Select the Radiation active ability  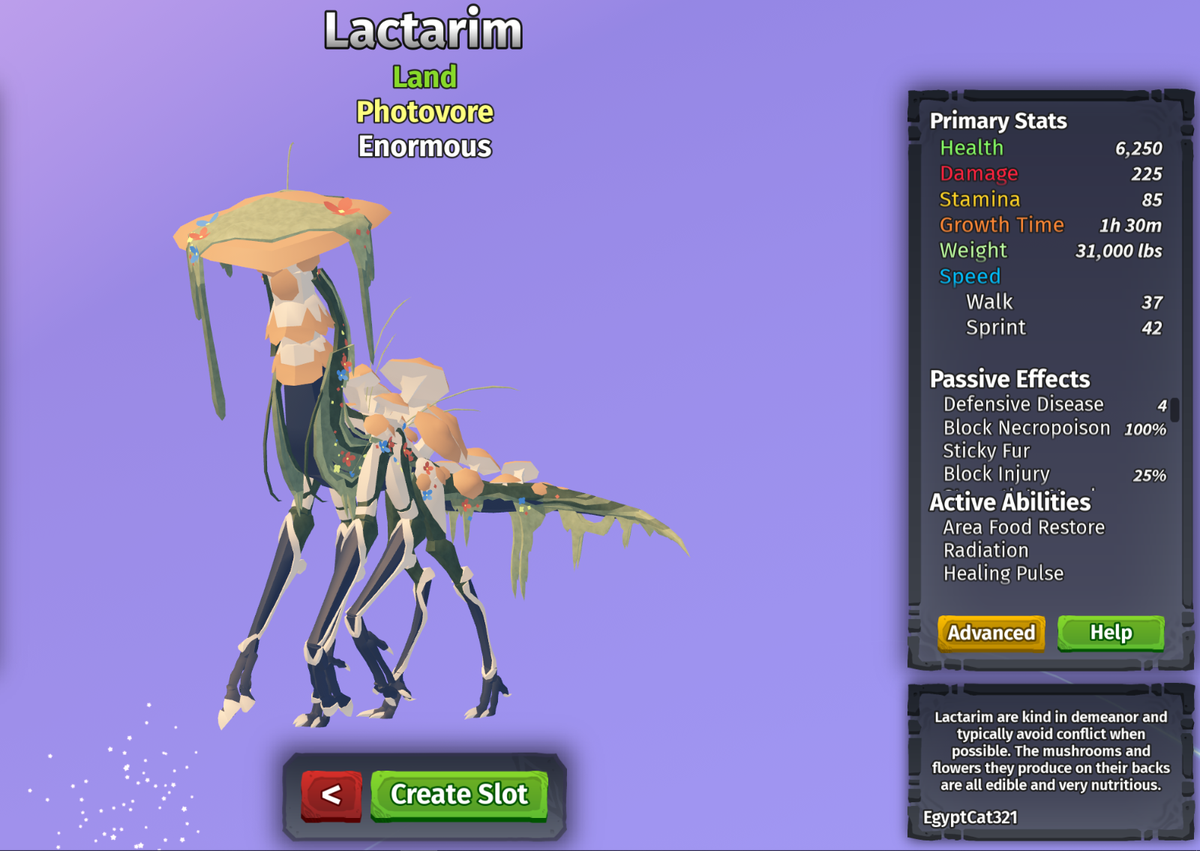985,550
